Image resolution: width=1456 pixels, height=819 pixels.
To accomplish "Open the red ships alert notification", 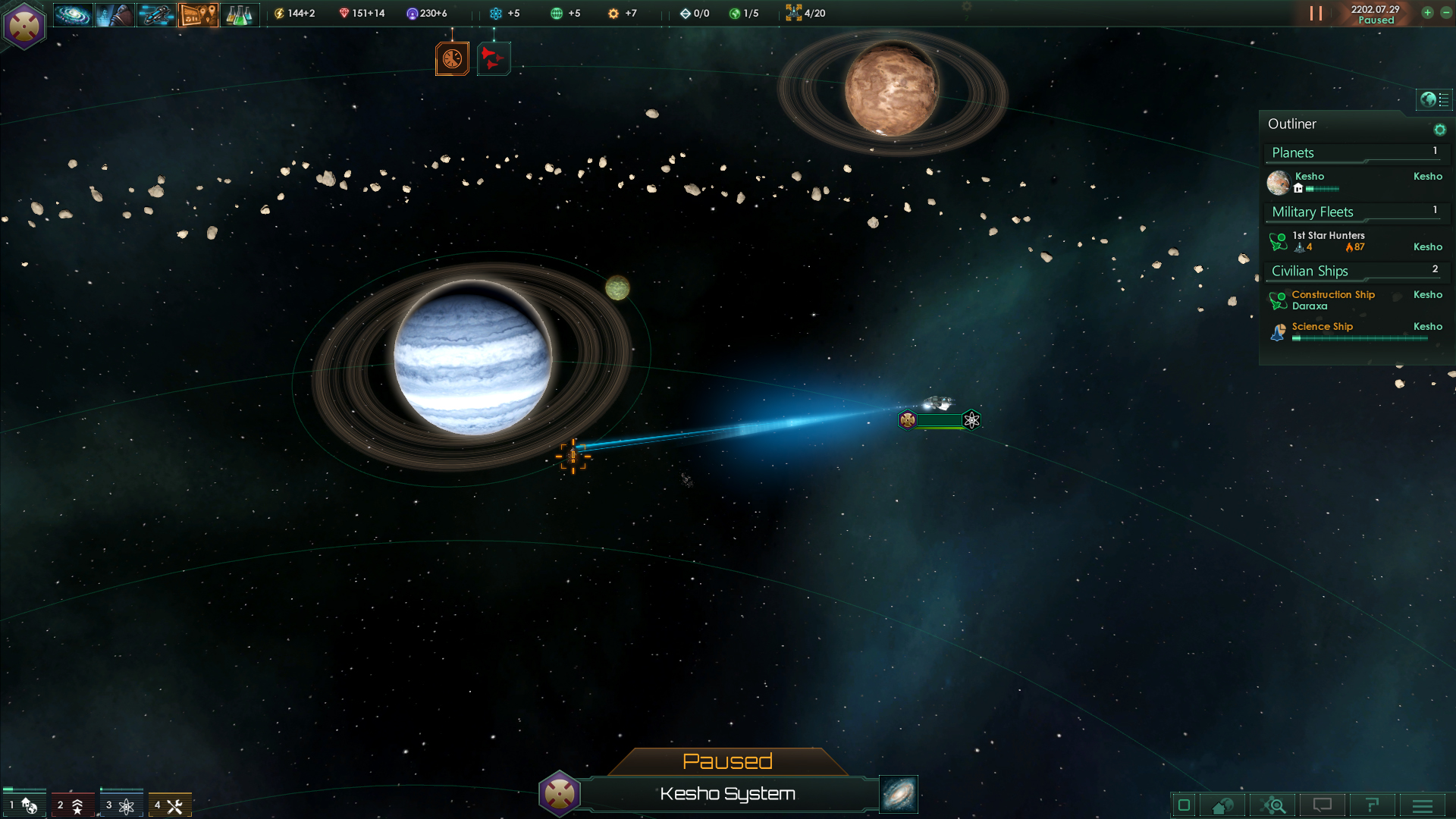I will pos(493,59).
